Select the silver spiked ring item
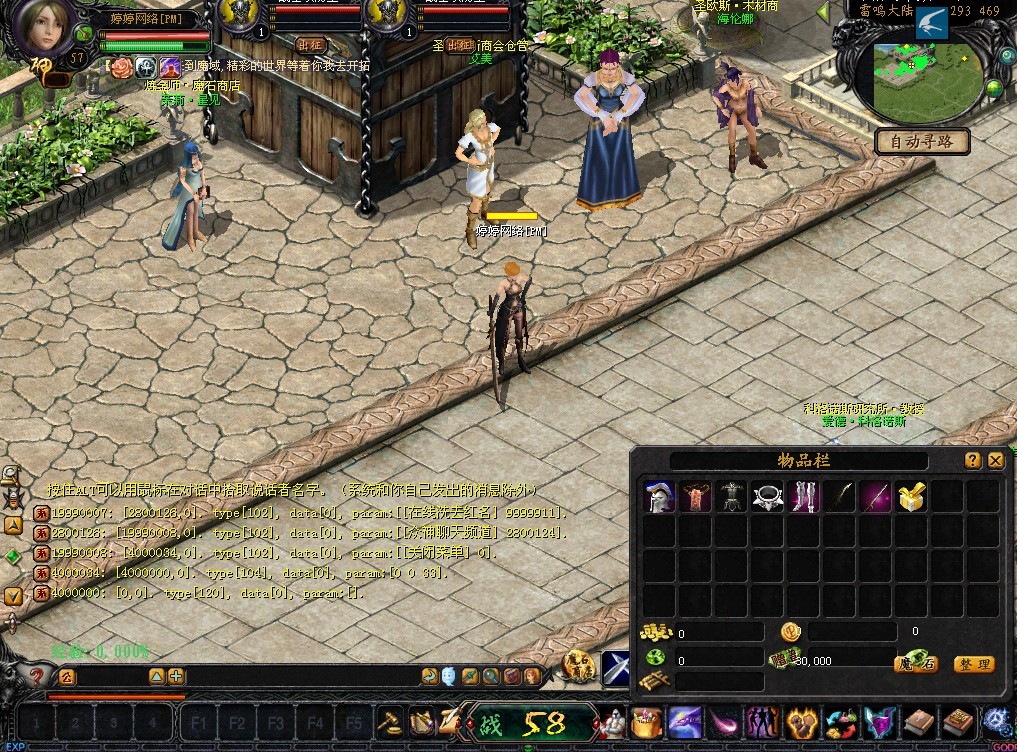Viewport: 1017px width, 752px height. 768,497
